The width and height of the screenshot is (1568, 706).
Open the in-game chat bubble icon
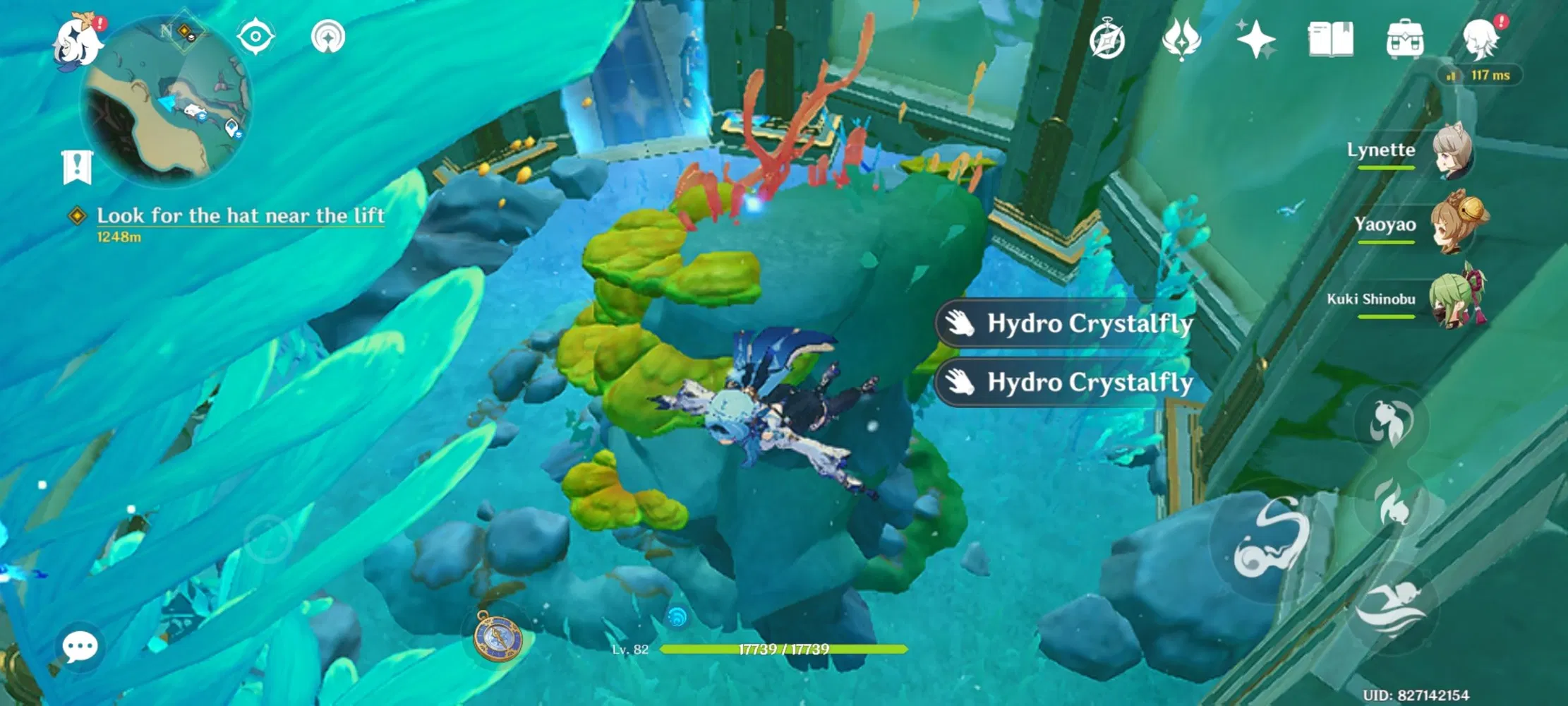click(80, 645)
